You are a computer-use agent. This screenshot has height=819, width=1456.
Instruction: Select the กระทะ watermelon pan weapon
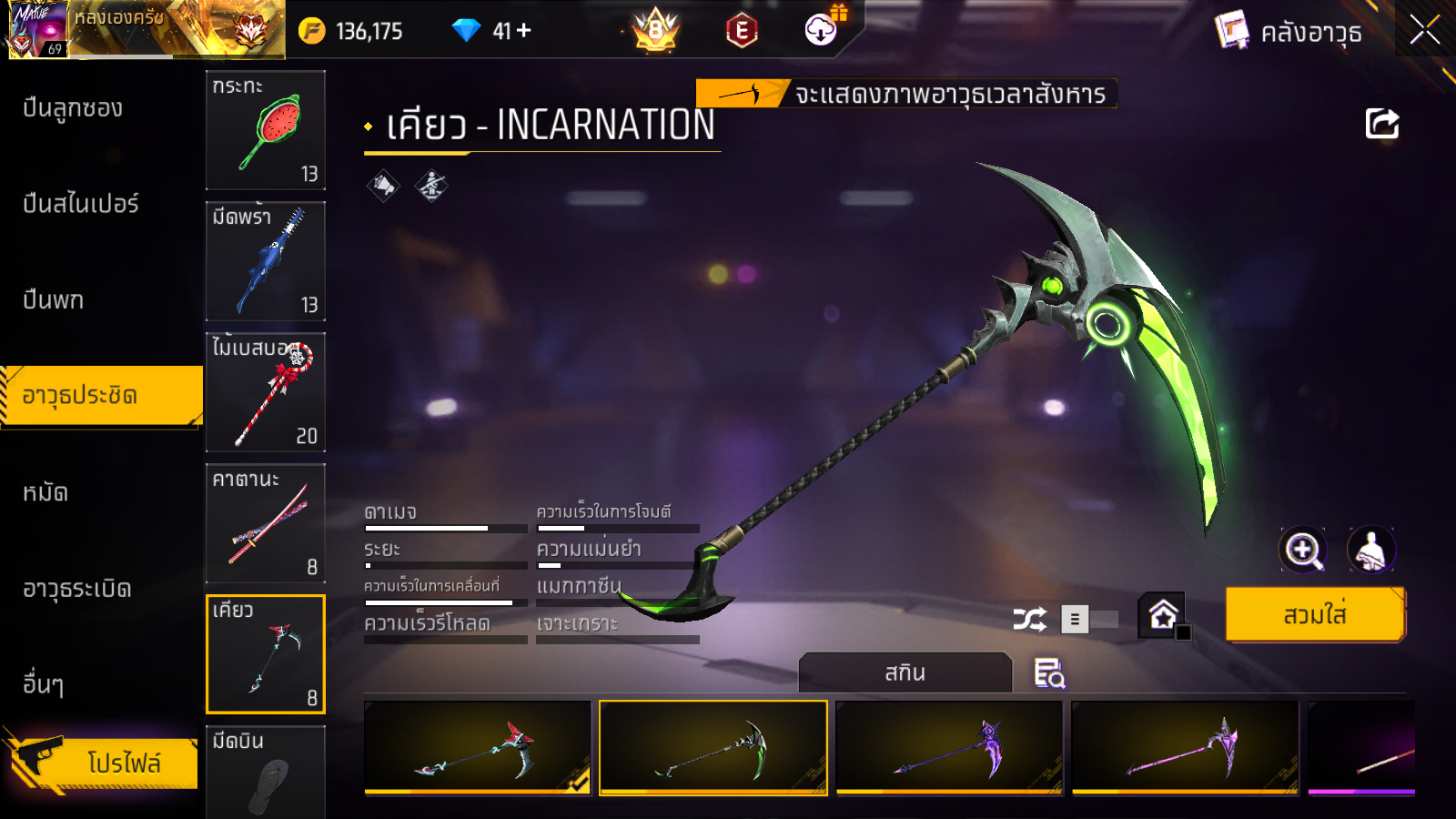(x=266, y=130)
